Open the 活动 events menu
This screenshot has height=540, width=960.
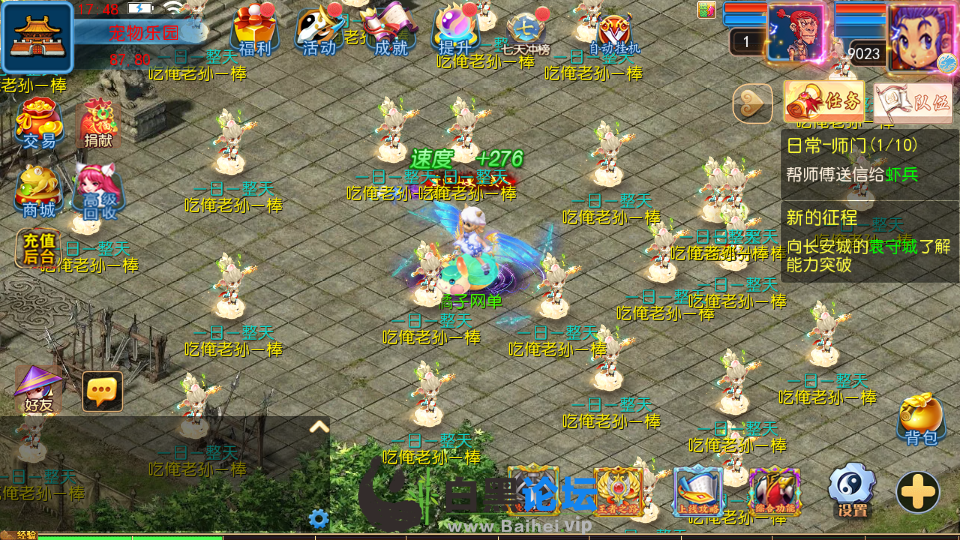pyautogui.click(x=319, y=30)
